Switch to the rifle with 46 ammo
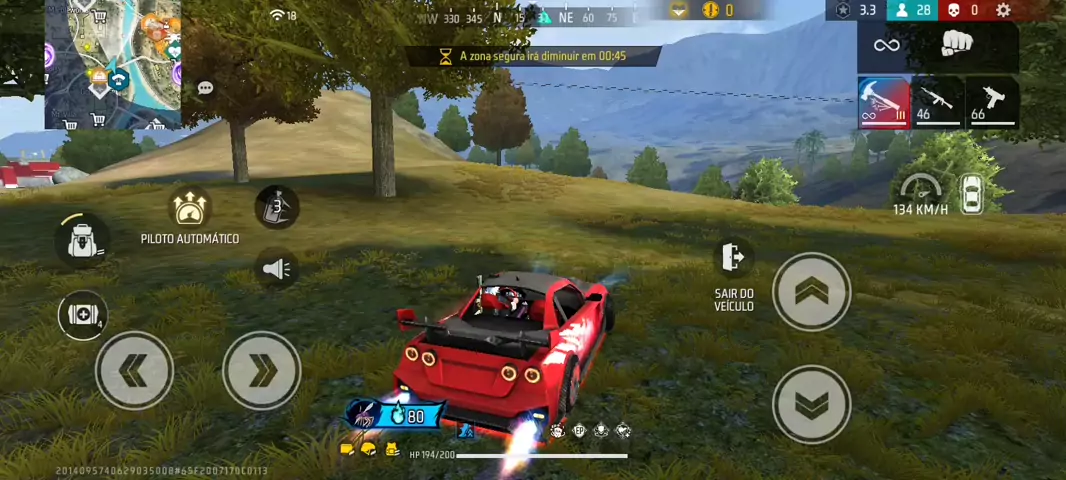The image size is (1066, 480). point(937,102)
